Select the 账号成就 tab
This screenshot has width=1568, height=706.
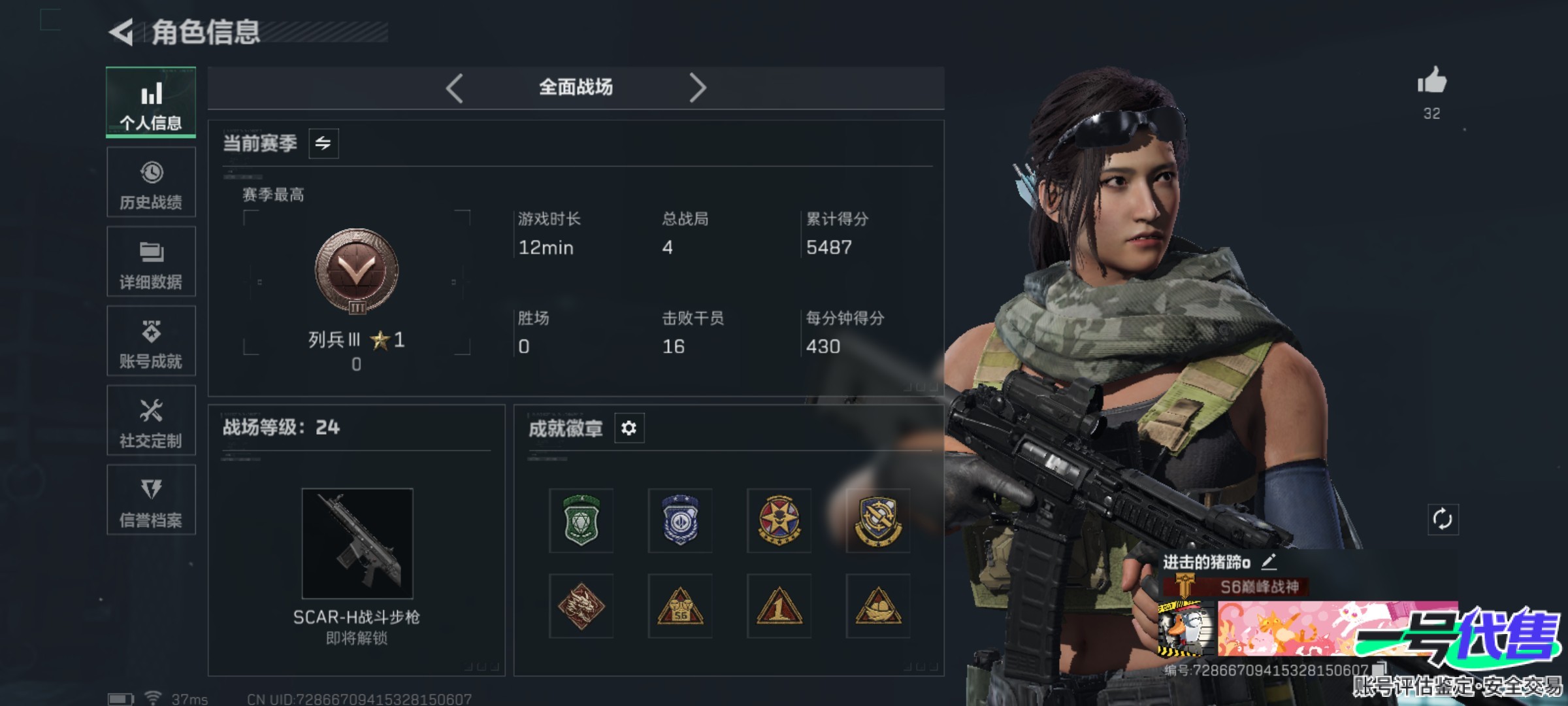(151, 341)
